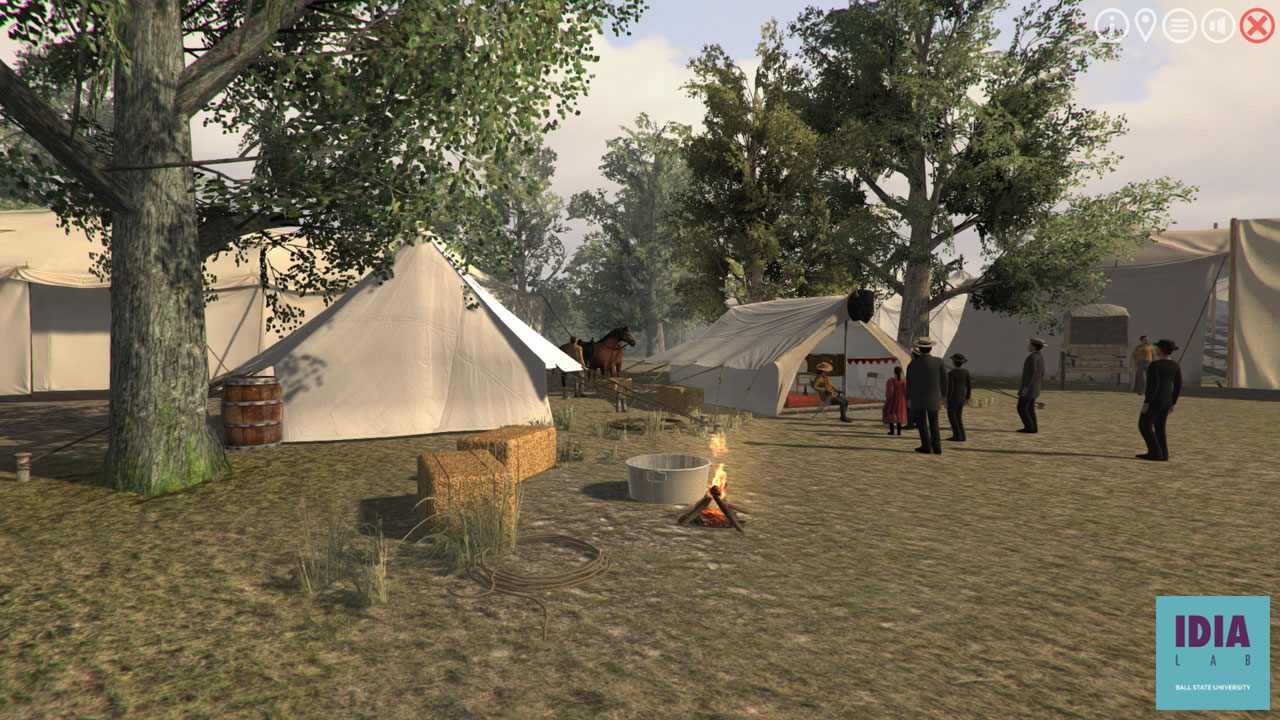This screenshot has height=720, width=1280.
Task: Click the map location pin icon
Action: coord(1145,25)
